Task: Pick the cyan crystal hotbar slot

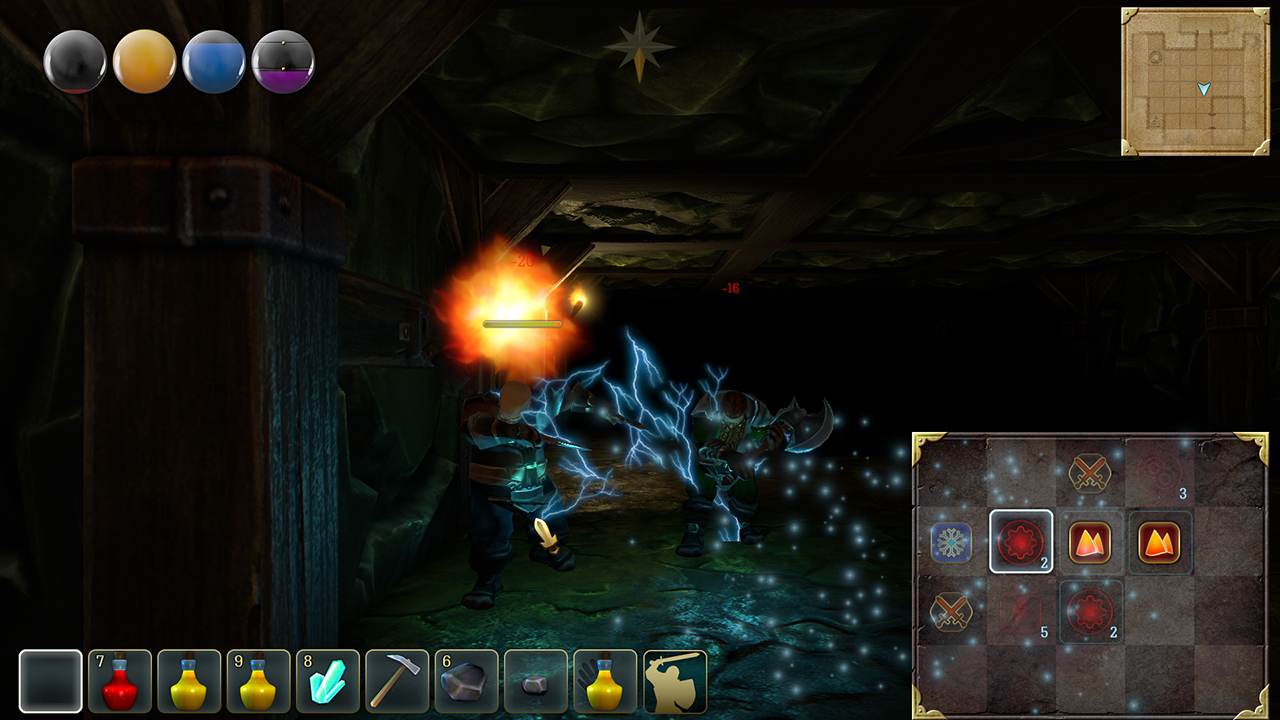Action: click(328, 681)
